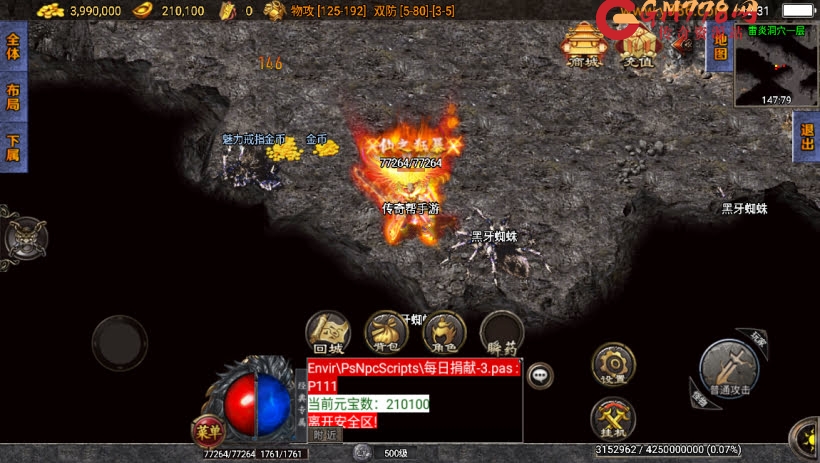Choose the 下属 tab
The image size is (820, 463).
pos(13,147)
